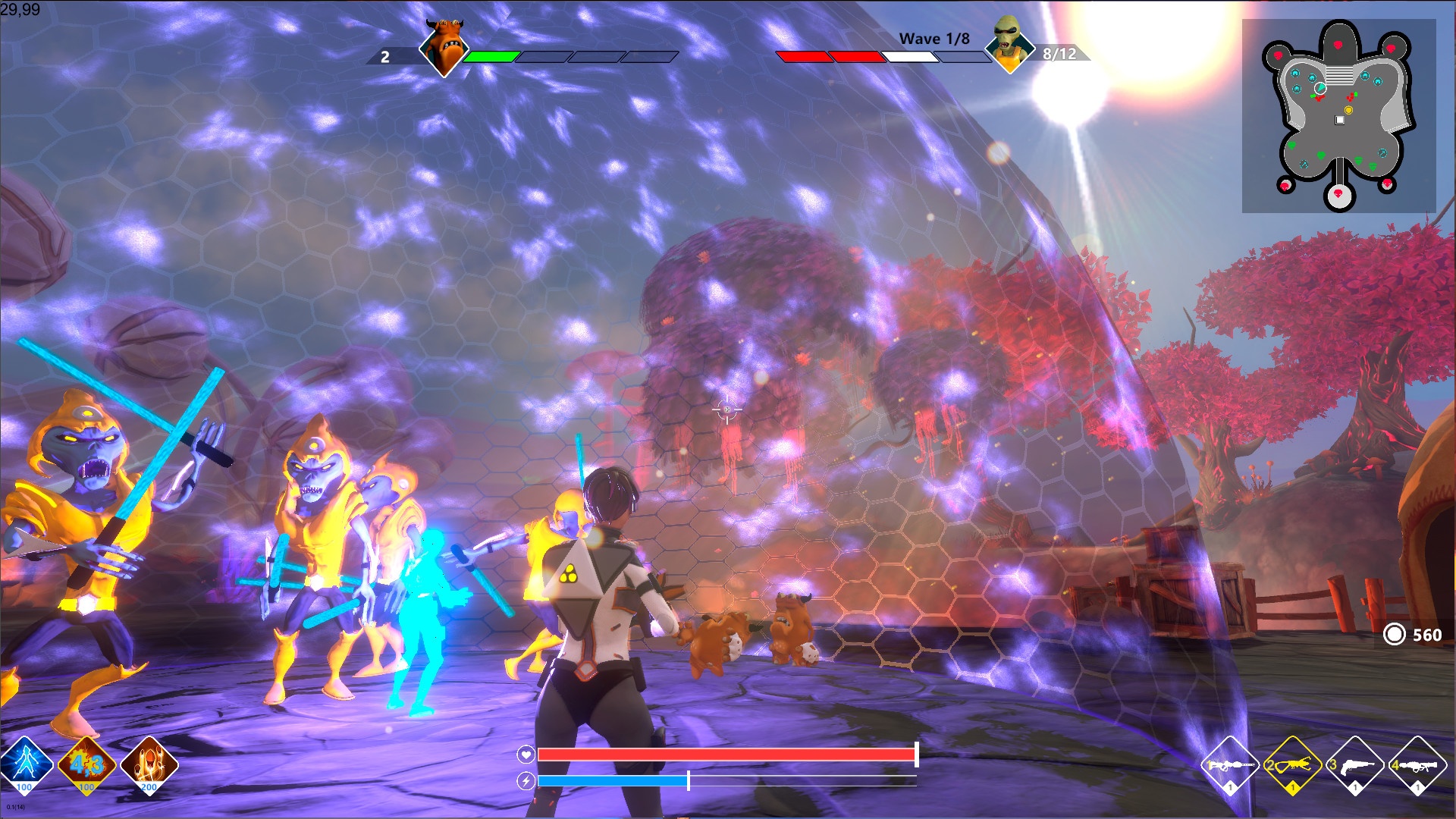Open the arena minimap
Image resolution: width=1456 pixels, height=819 pixels.
1338,115
